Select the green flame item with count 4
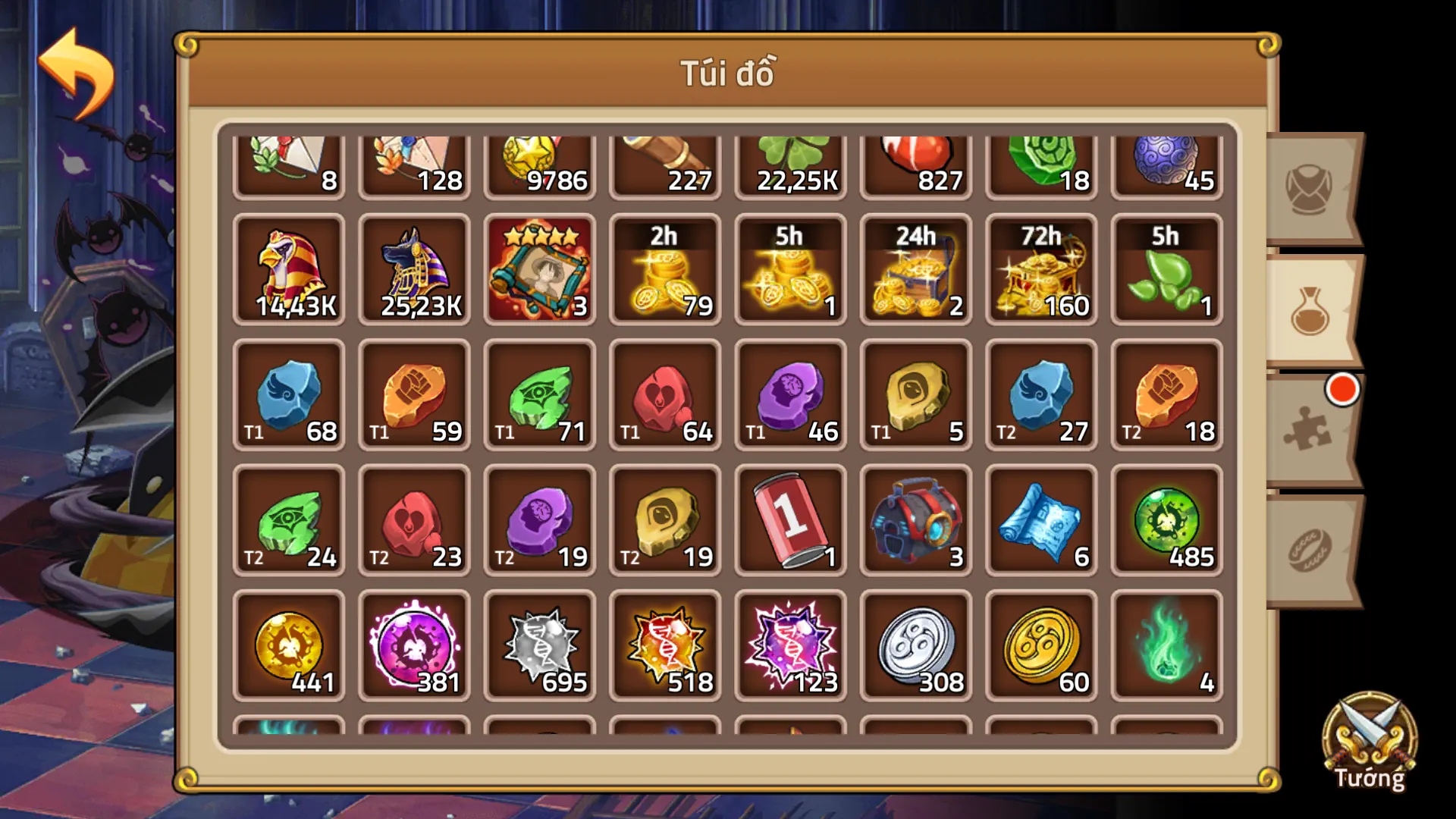Image resolution: width=1456 pixels, height=819 pixels. [1165, 646]
